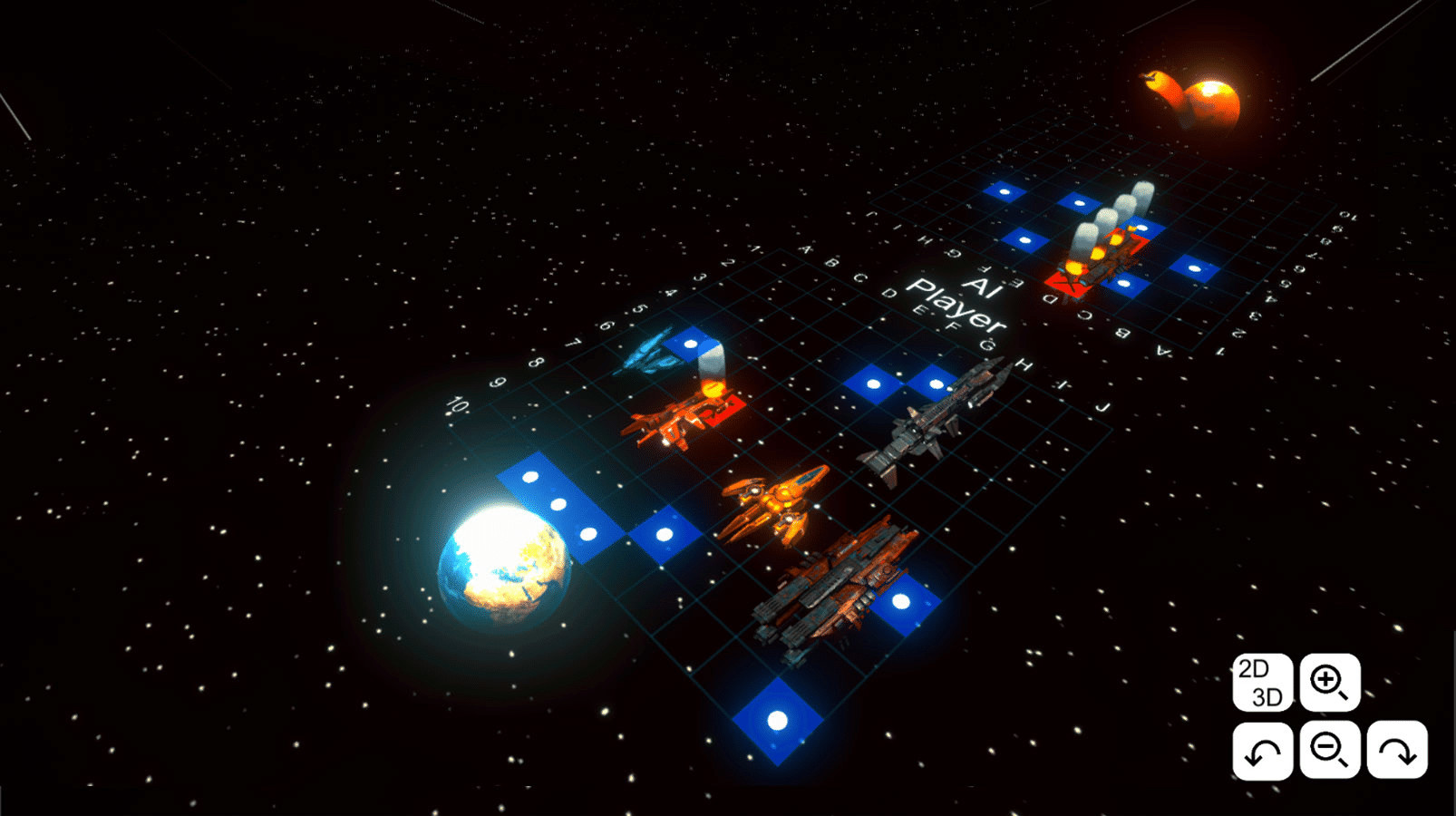The image size is (1456, 816).
Task: Zoom out with the magnifier minus button
Action: tap(1329, 749)
